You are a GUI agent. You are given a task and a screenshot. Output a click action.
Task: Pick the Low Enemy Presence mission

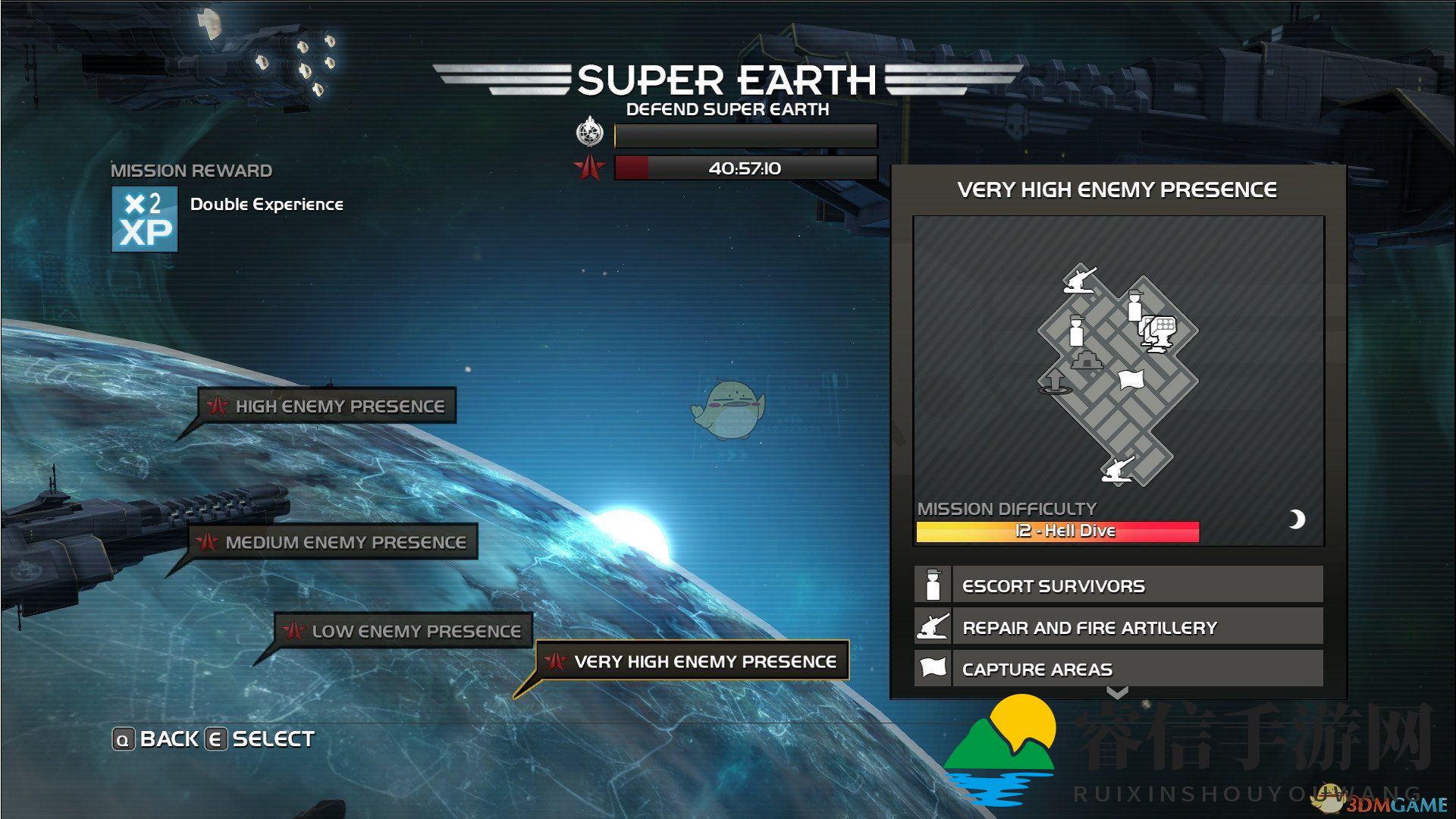[404, 631]
